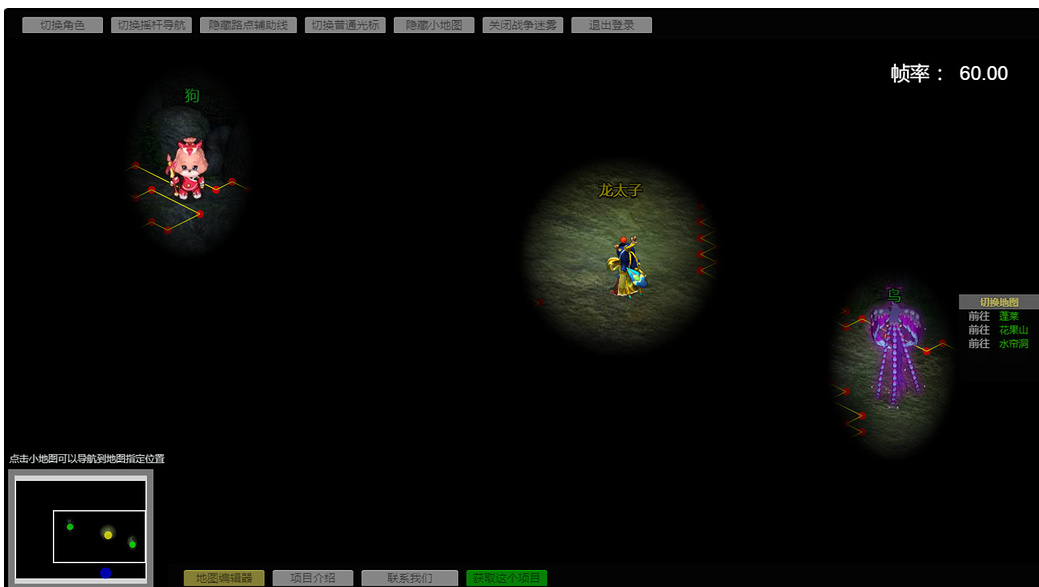Click the 切换地图 panel header
This screenshot has width=1039, height=587.
998,302
